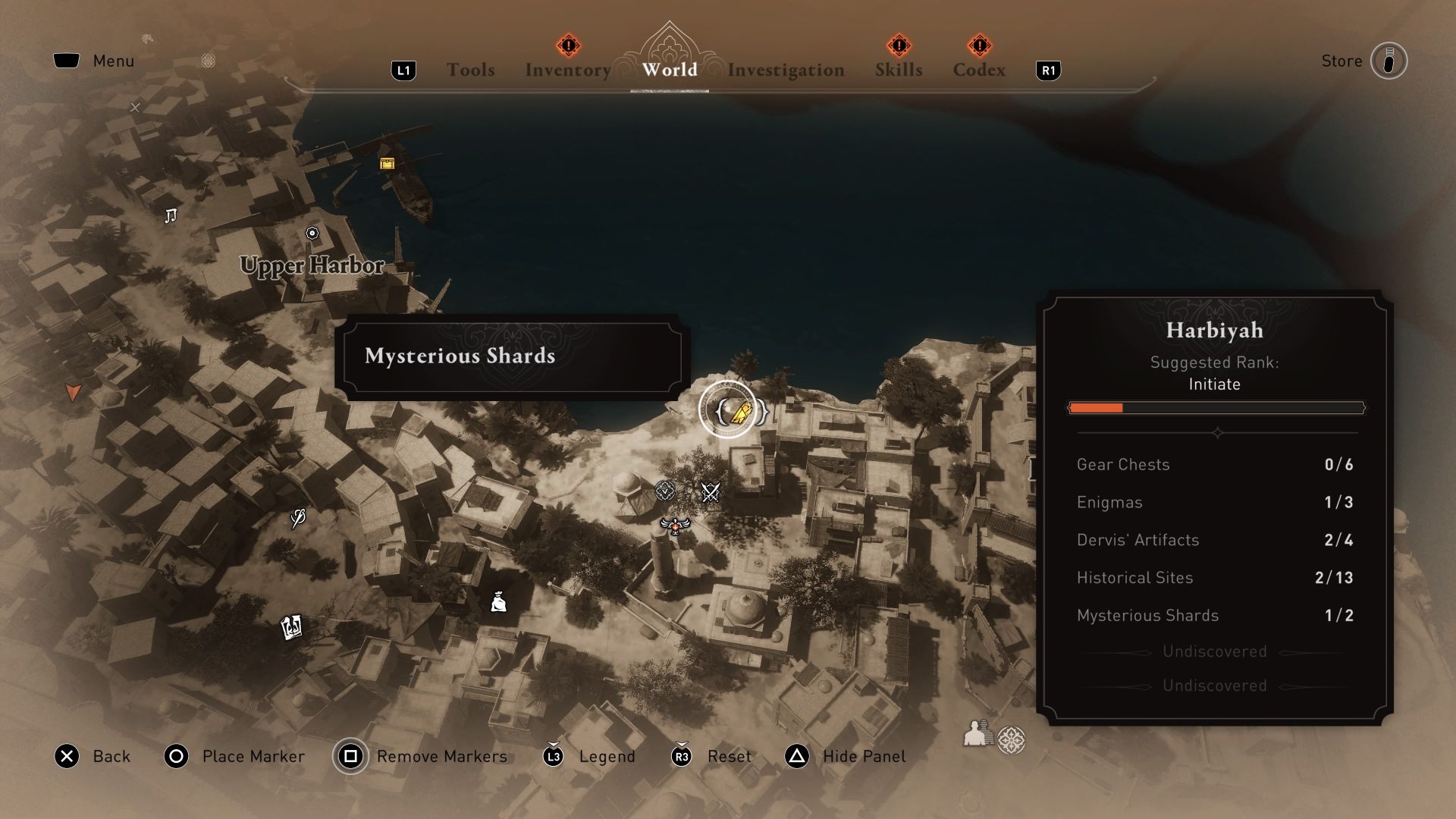Click the player position arrow on the map
This screenshot has height=819, width=1456.
click(x=72, y=391)
